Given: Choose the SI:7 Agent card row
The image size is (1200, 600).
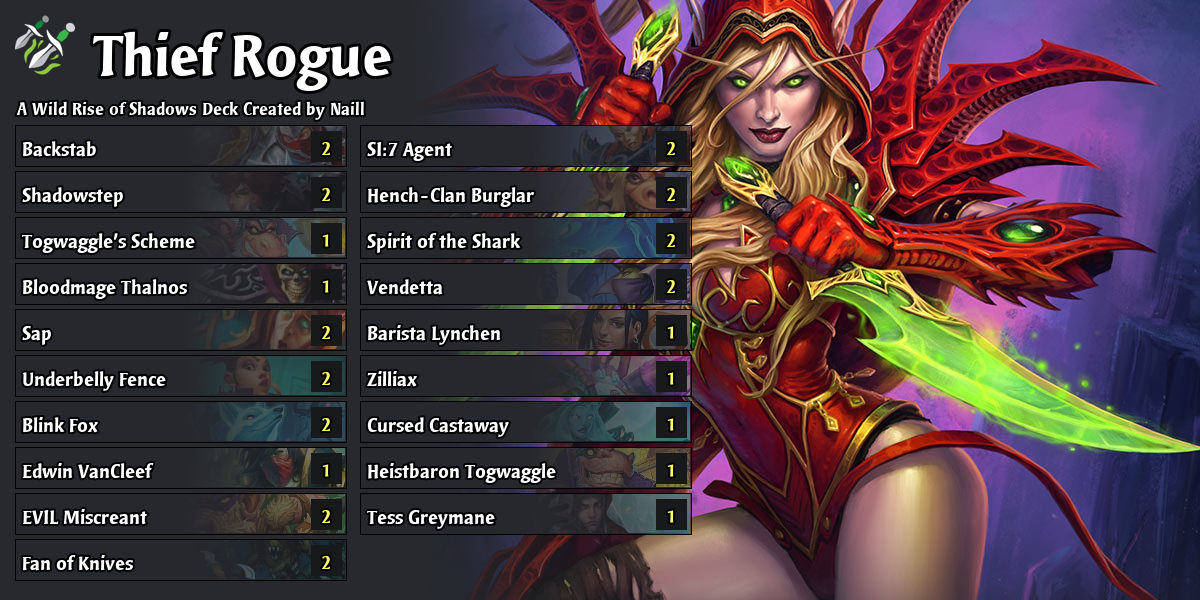Looking at the screenshot, I should [x=525, y=150].
